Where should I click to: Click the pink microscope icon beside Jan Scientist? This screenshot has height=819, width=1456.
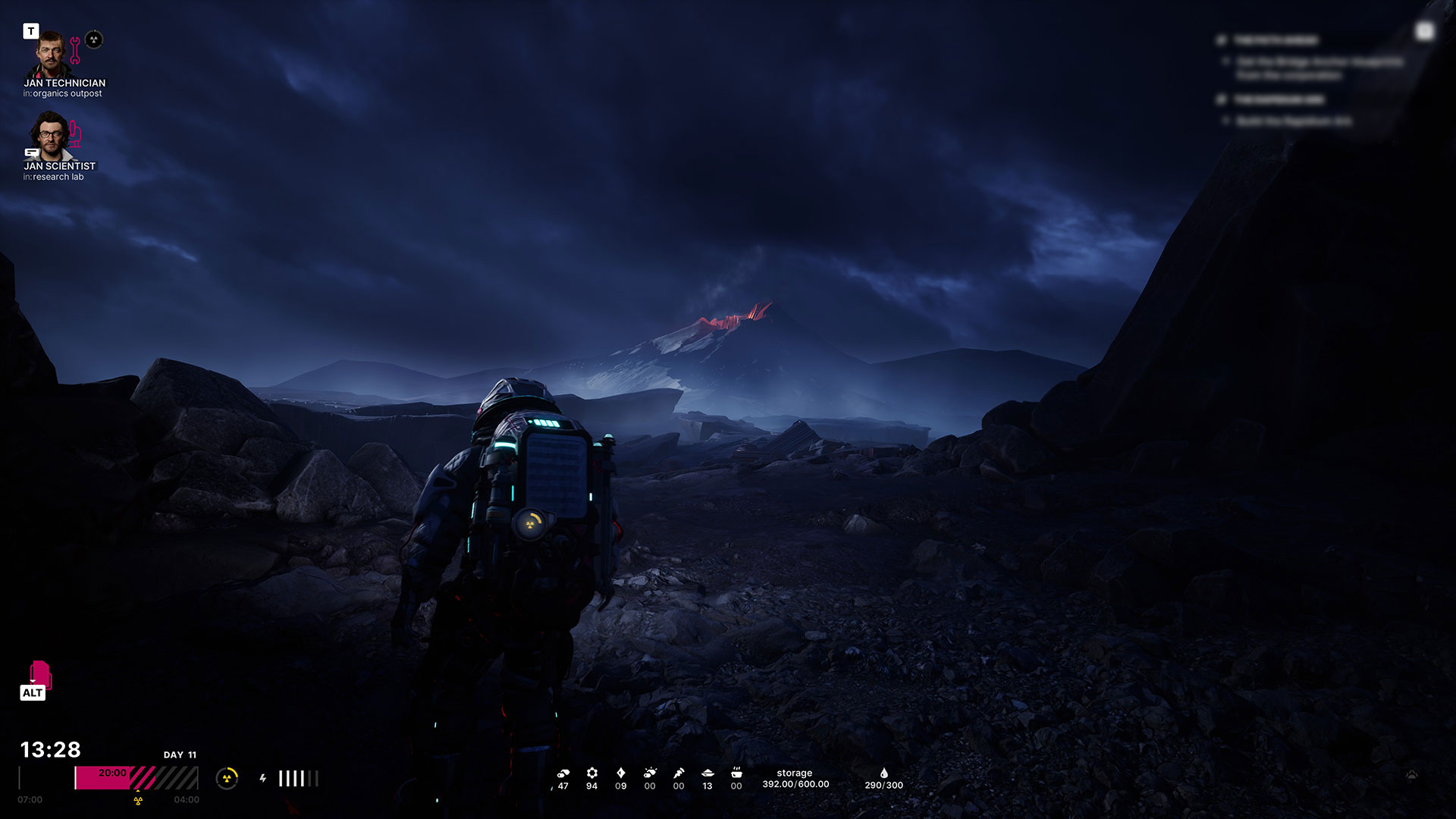pyautogui.click(x=75, y=134)
